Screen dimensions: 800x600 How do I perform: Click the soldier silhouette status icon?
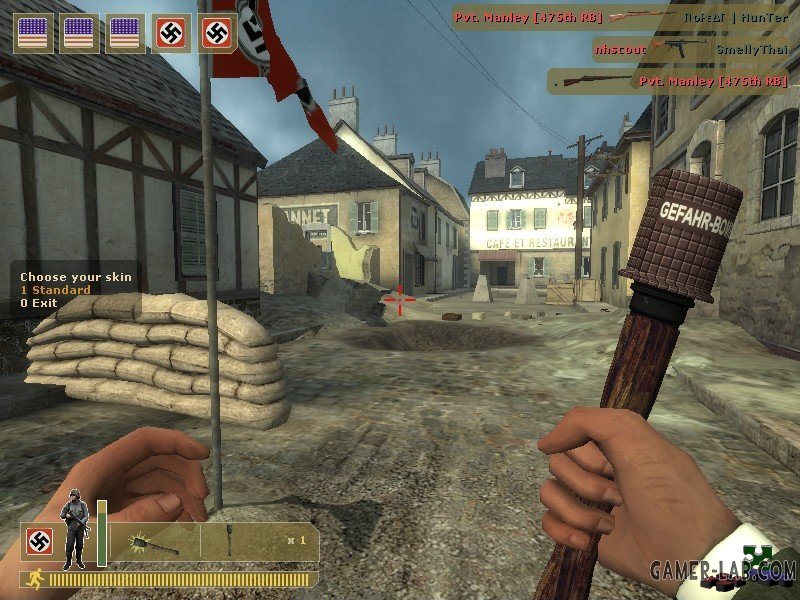point(74,530)
